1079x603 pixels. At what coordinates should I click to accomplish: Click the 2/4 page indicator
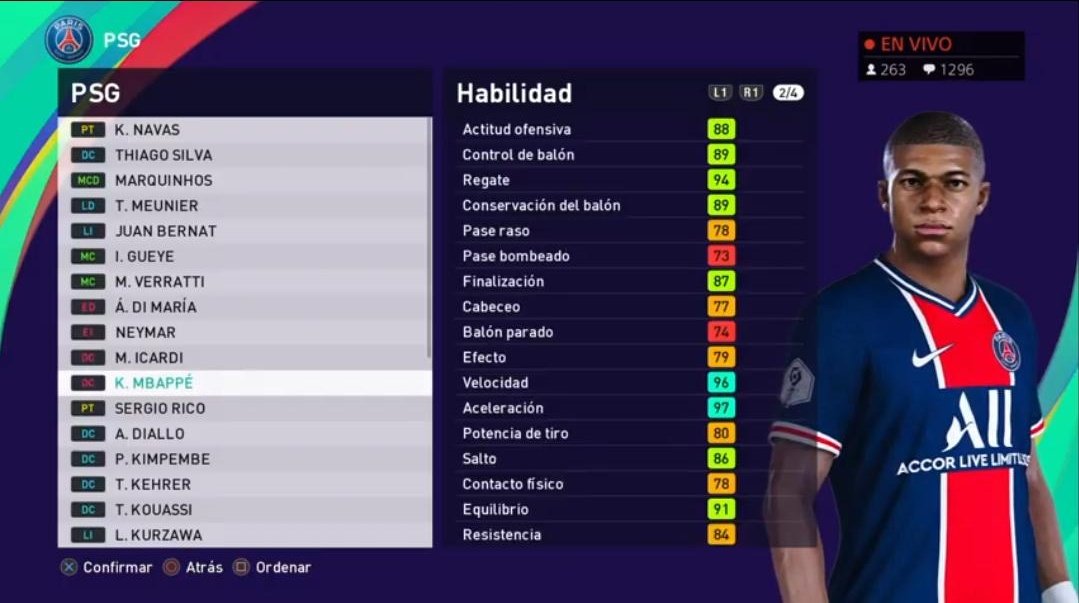(788, 93)
